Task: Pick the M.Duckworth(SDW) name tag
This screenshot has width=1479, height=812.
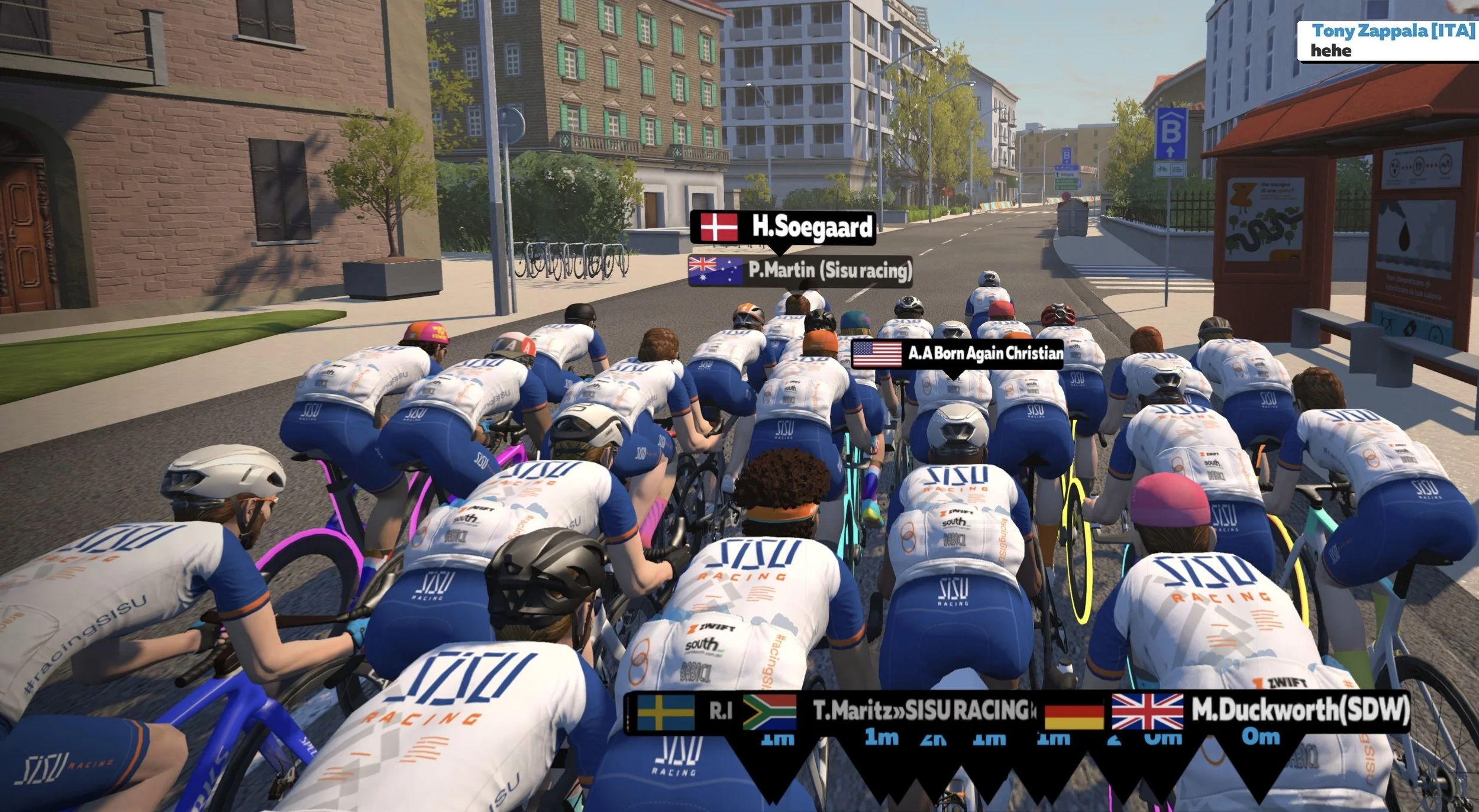Action: click(x=1260, y=711)
